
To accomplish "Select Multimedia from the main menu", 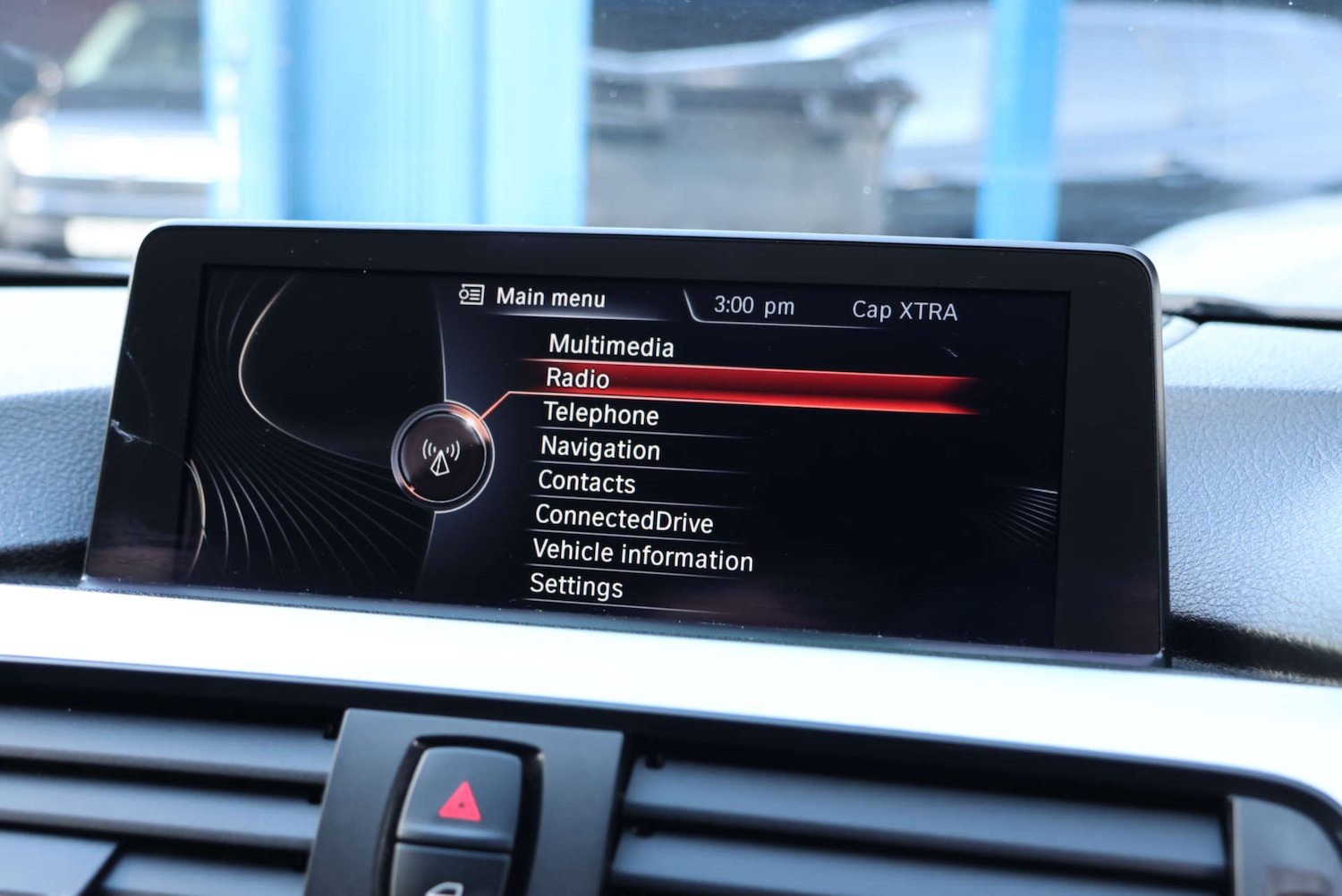I will 612,347.
